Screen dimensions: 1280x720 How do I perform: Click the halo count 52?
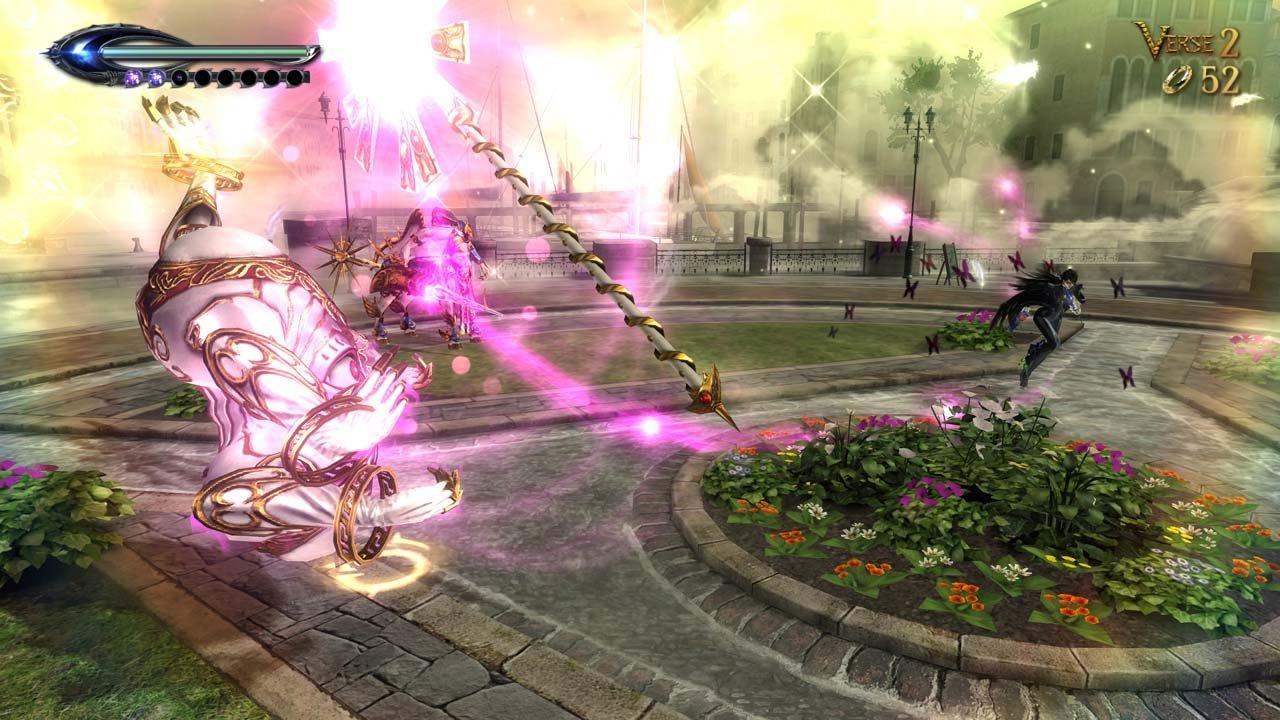coord(1219,78)
